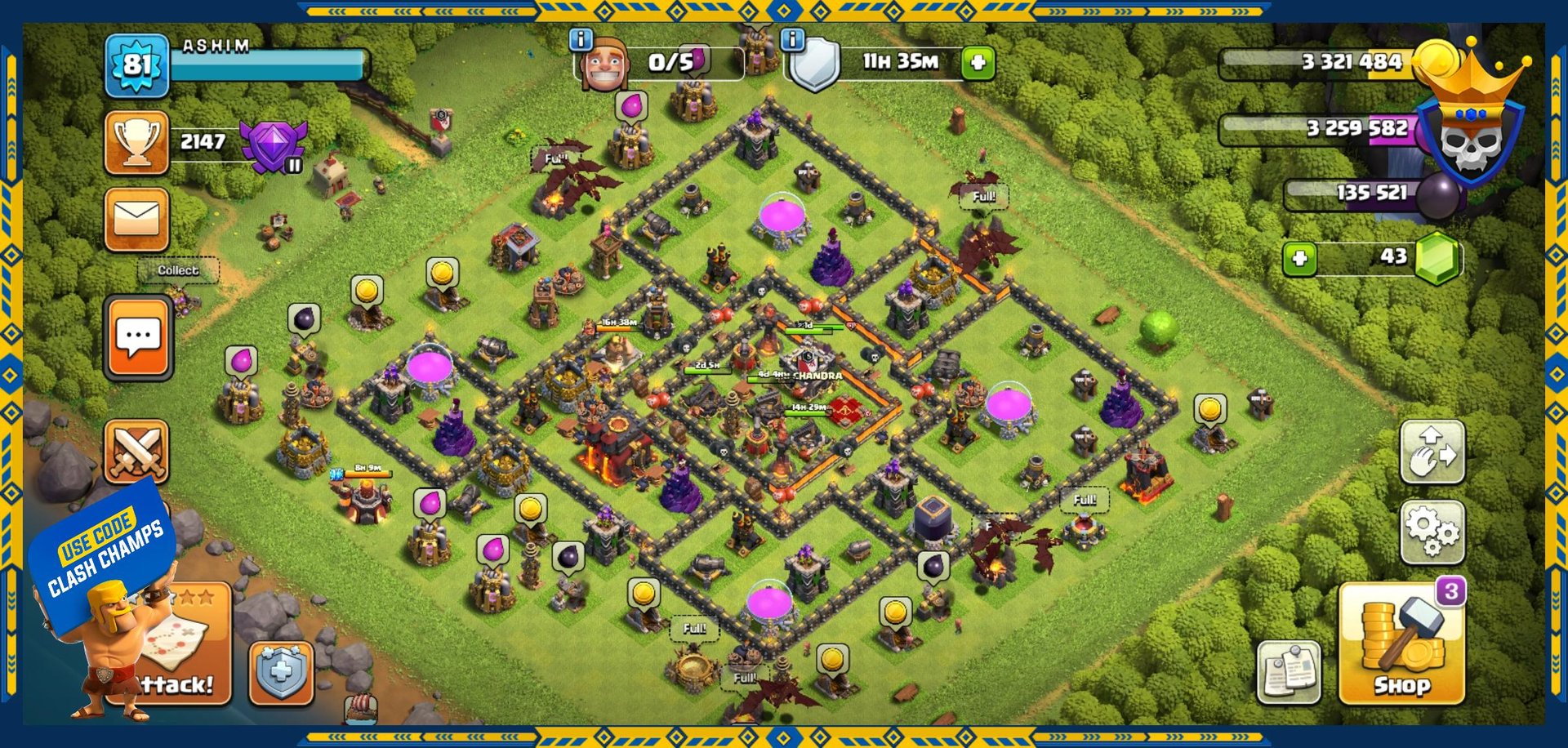Screen dimensions: 1568x748
Task: Open the mail inbox envelope
Action: coord(136,219)
